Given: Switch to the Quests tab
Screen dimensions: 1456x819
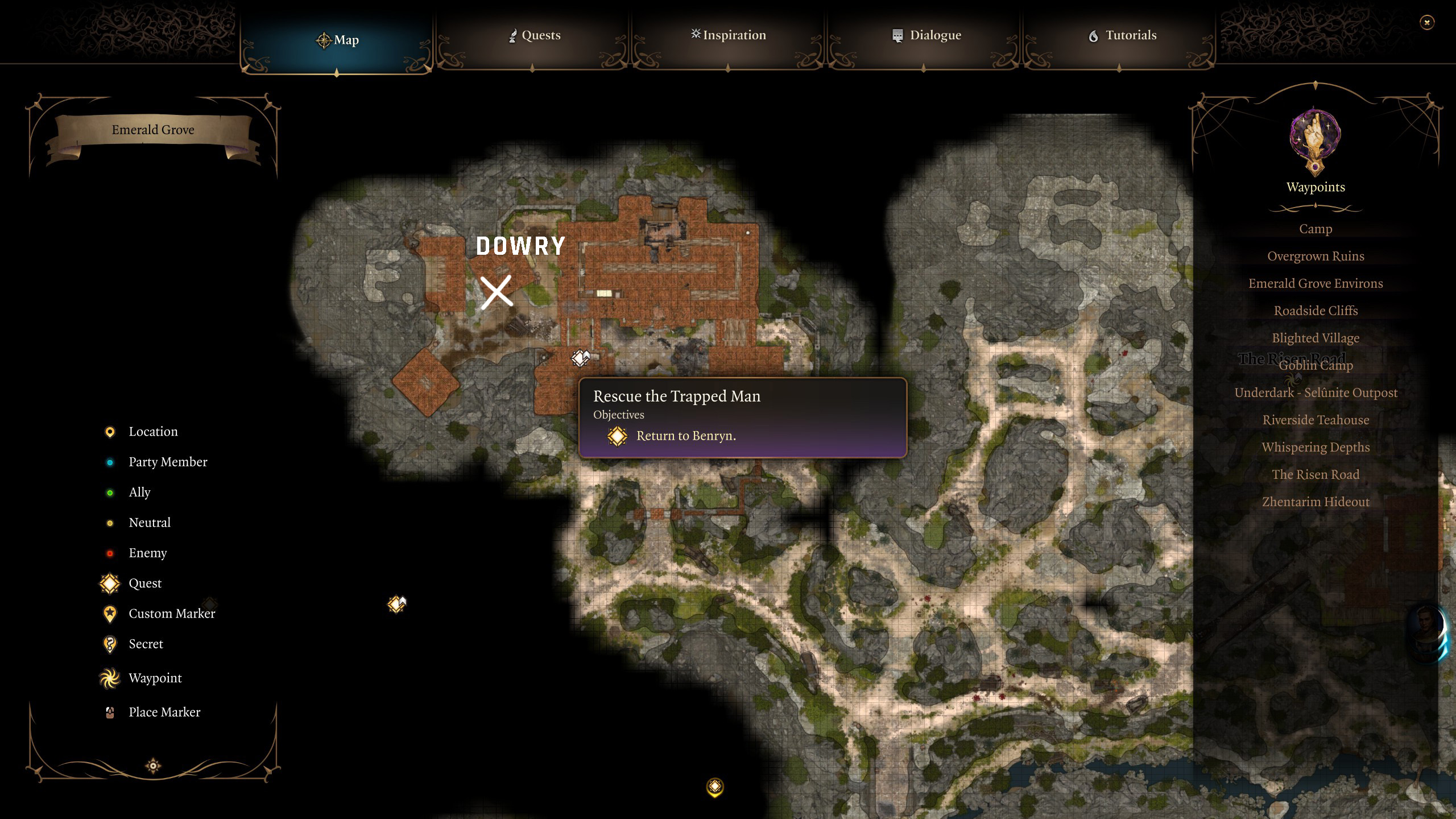Looking at the screenshot, I should click(x=533, y=35).
